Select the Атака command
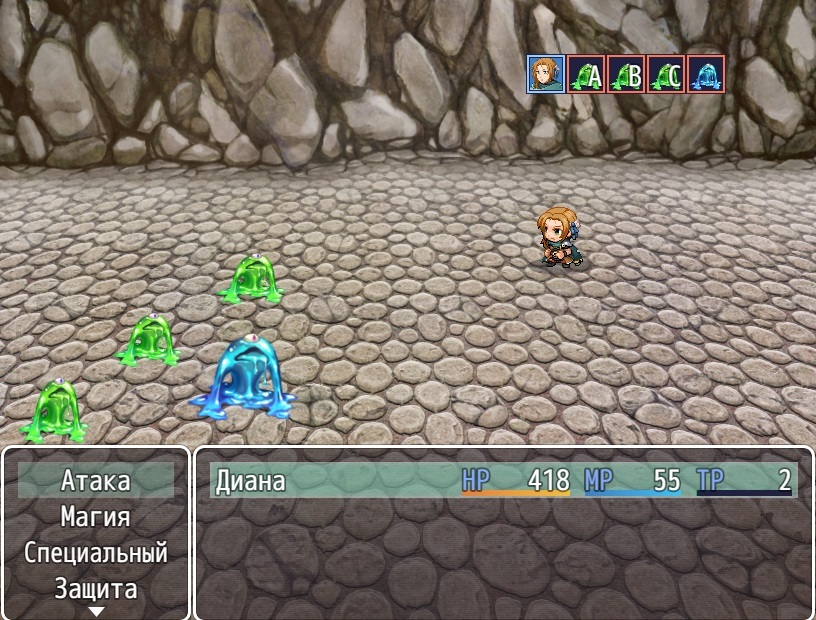The width and height of the screenshot is (816, 620). coord(96,481)
